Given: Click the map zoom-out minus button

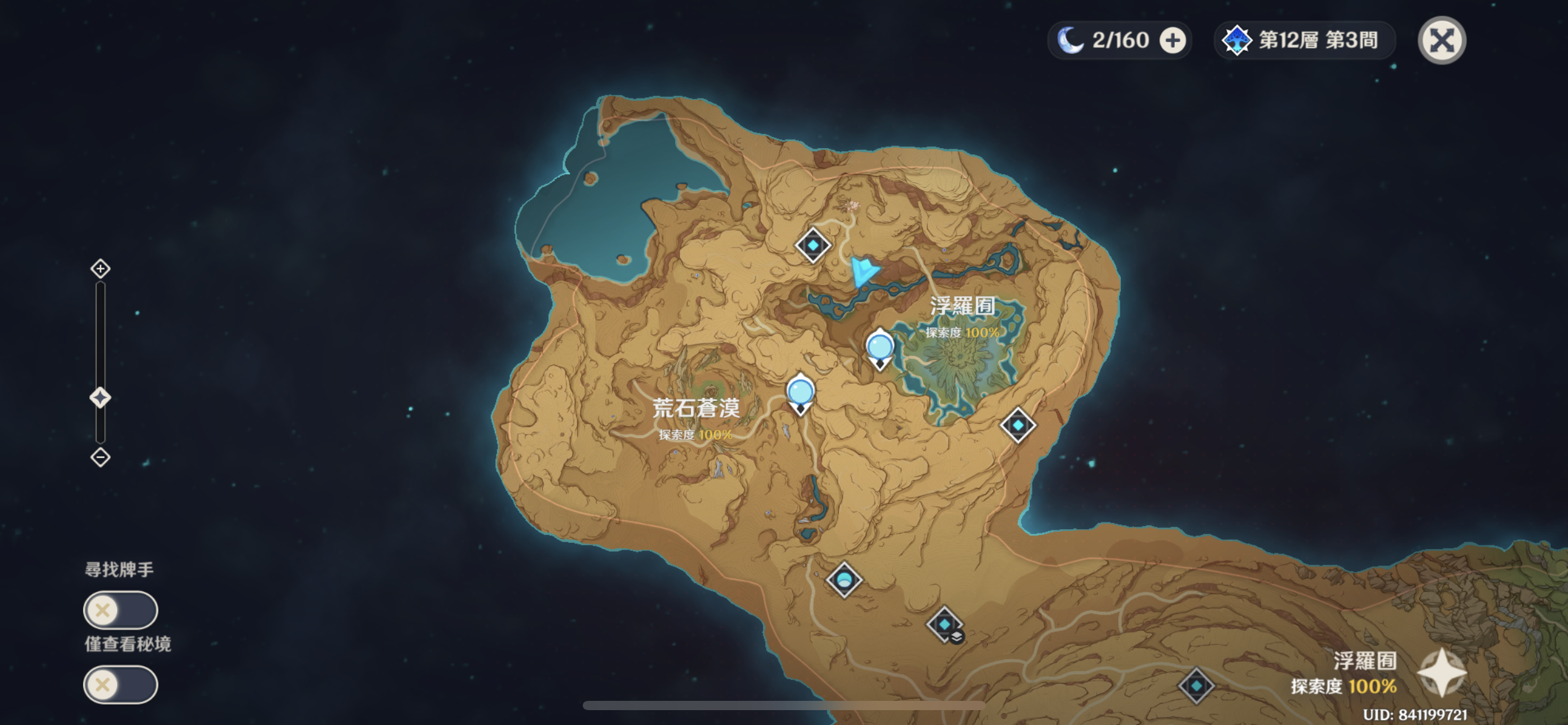Looking at the screenshot, I should click(100, 457).
